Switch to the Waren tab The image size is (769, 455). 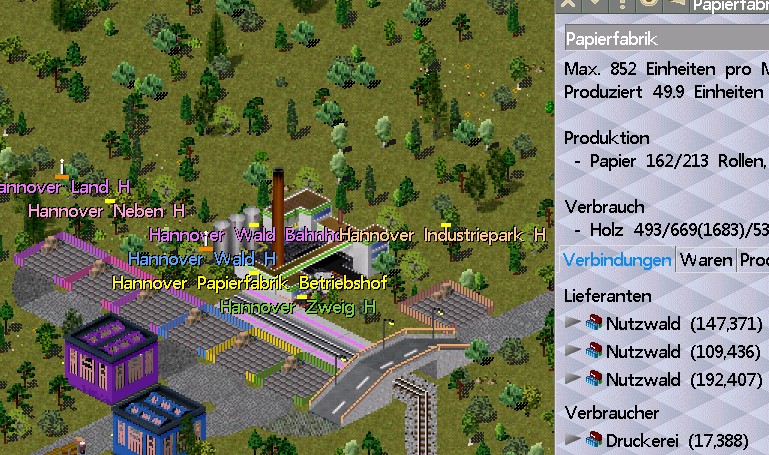coord(706,260)
